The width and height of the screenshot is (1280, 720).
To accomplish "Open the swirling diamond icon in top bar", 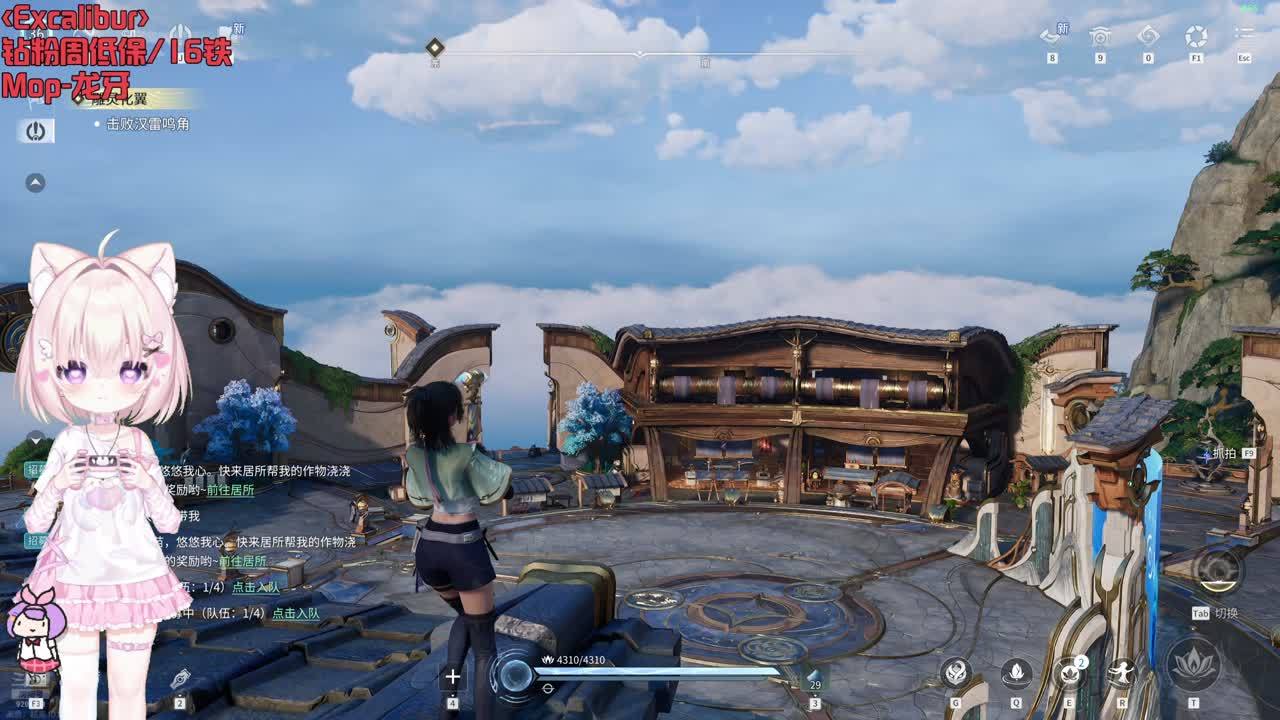I will point(1148,37).
